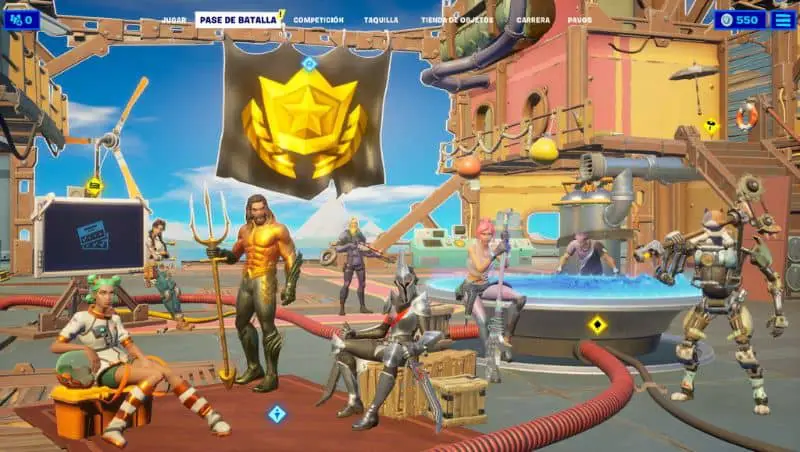Select the blue diamond marker on the red carpet
The width and height of the screenshot is (800, 452).
(x=276, y=413)
